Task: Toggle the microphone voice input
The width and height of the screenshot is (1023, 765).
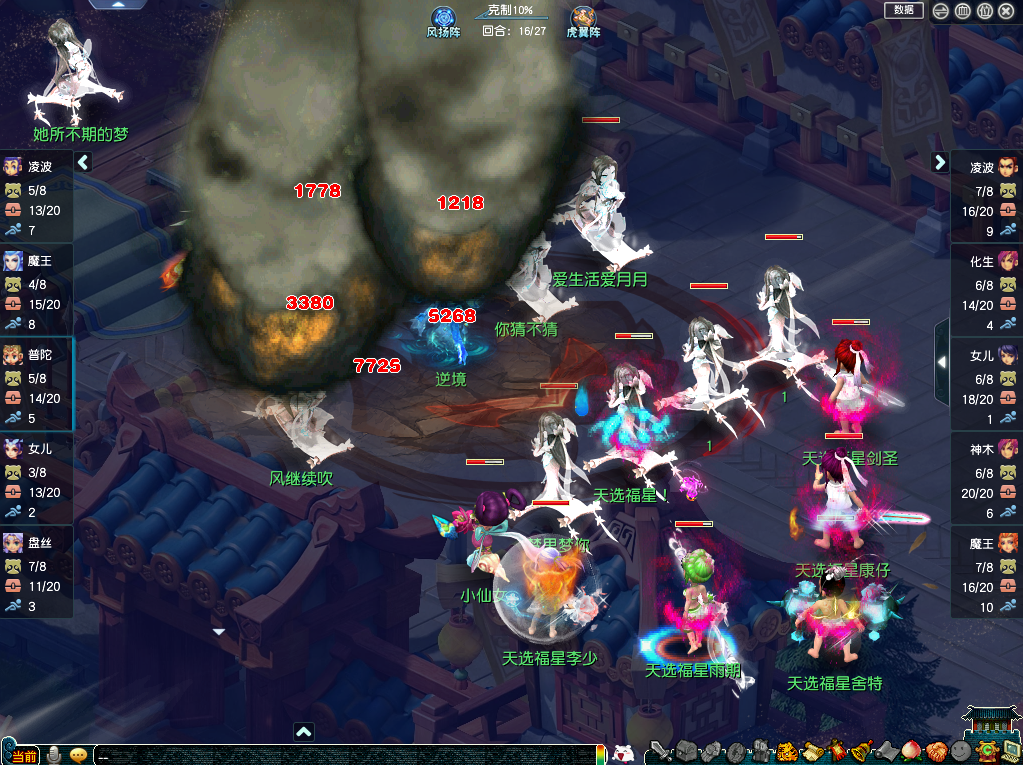Action: coord(54,754)
